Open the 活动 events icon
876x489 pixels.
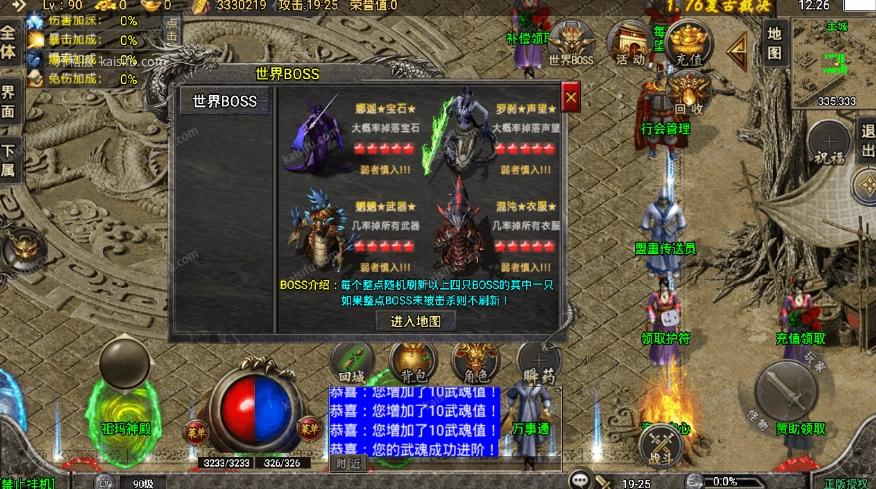point(630,44)
